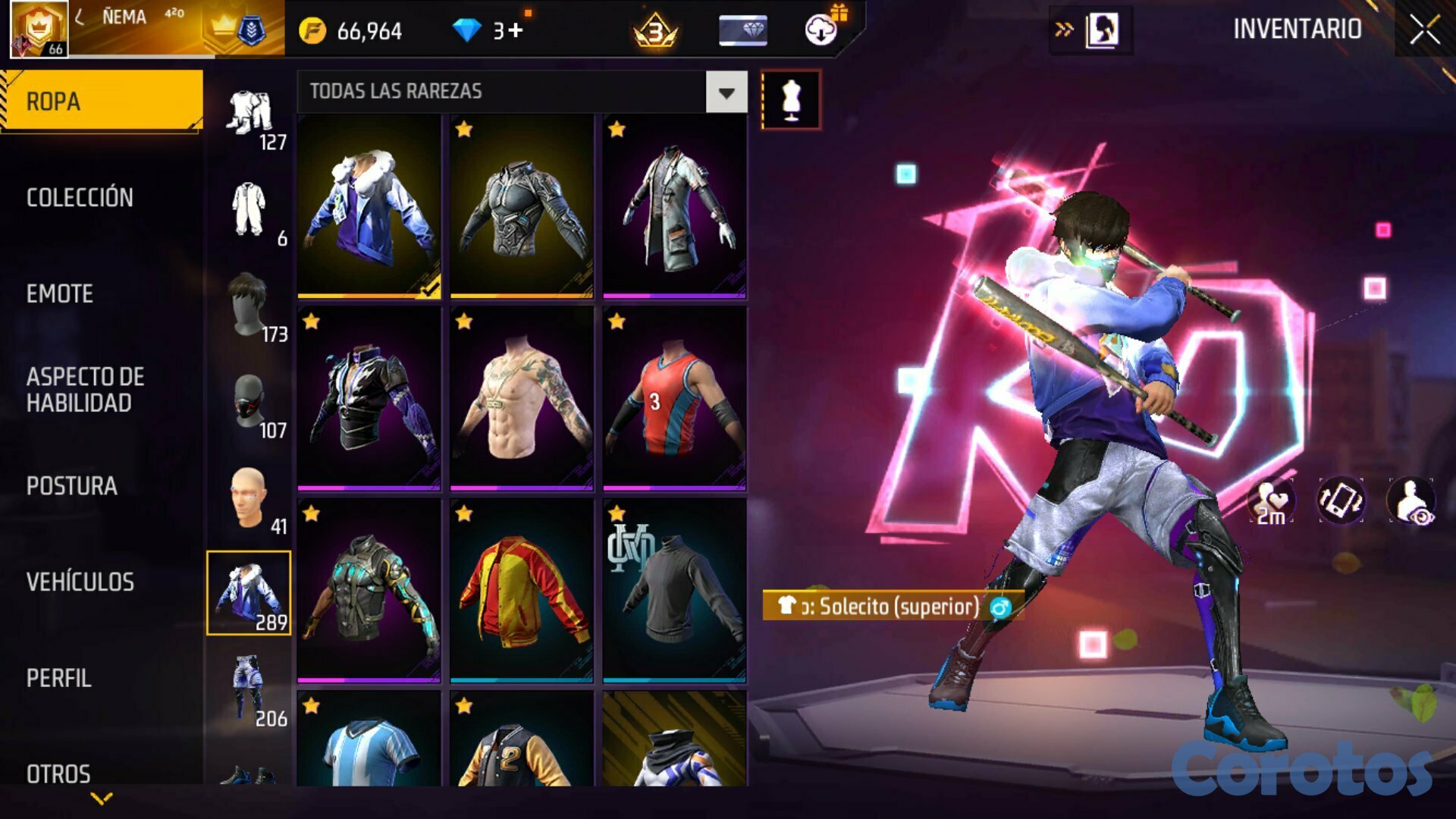
Task: Select the red basketball jersey number 3
Action: click(x=674, y=398)
